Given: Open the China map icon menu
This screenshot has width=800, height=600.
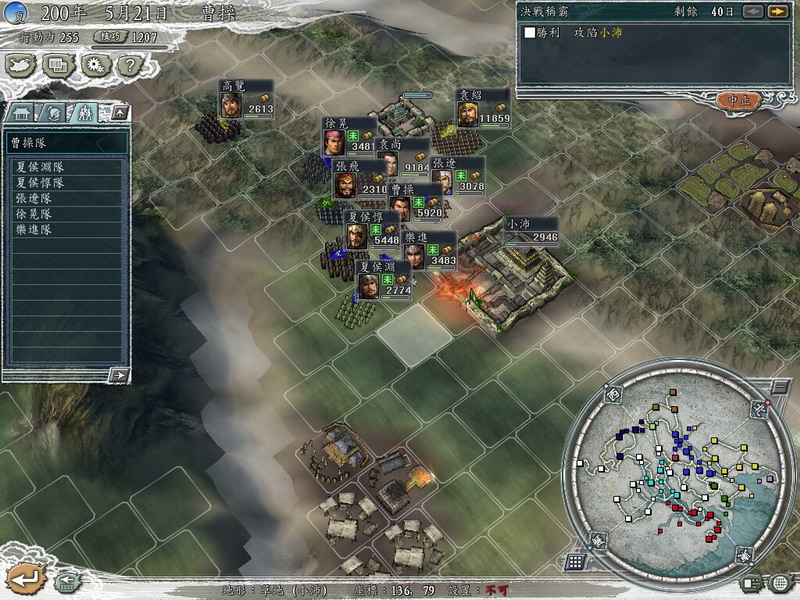Looking at the screenshot, I should (20, 65).
